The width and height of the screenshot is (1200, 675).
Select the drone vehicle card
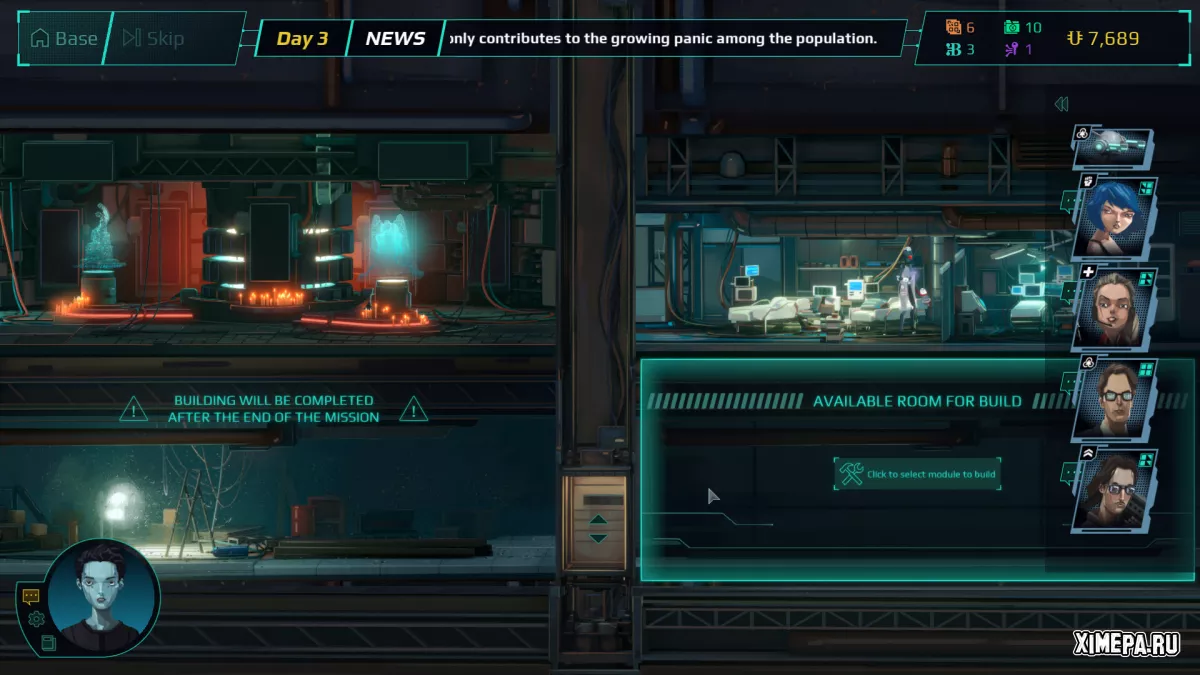1113,147
